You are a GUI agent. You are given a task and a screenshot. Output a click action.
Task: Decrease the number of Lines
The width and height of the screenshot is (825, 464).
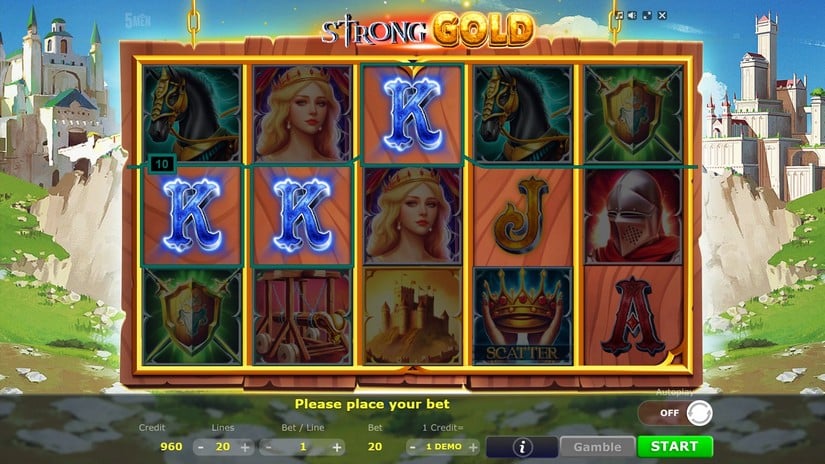(x=200, y=447)
